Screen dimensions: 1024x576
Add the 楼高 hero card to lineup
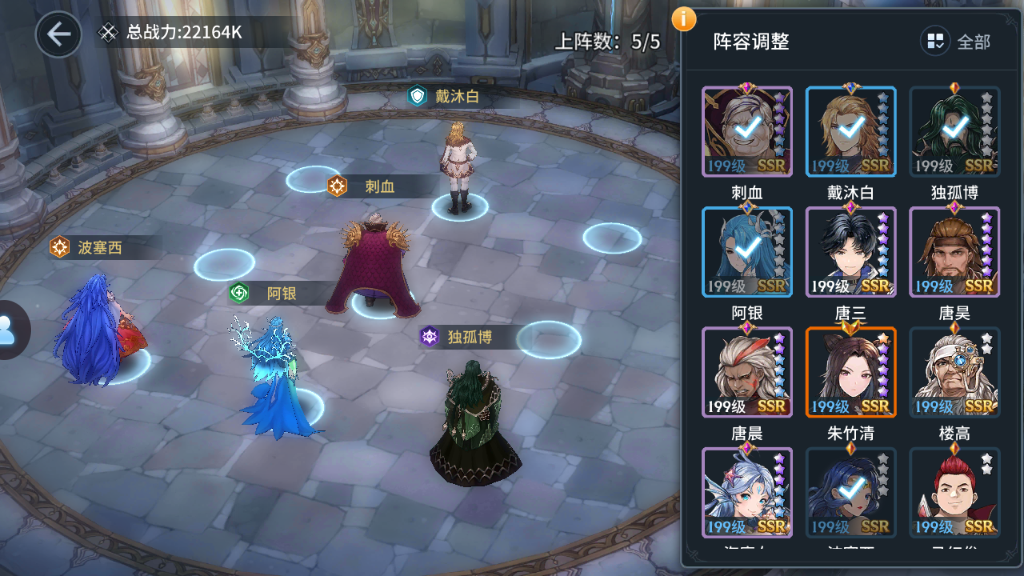click(954, 372)
